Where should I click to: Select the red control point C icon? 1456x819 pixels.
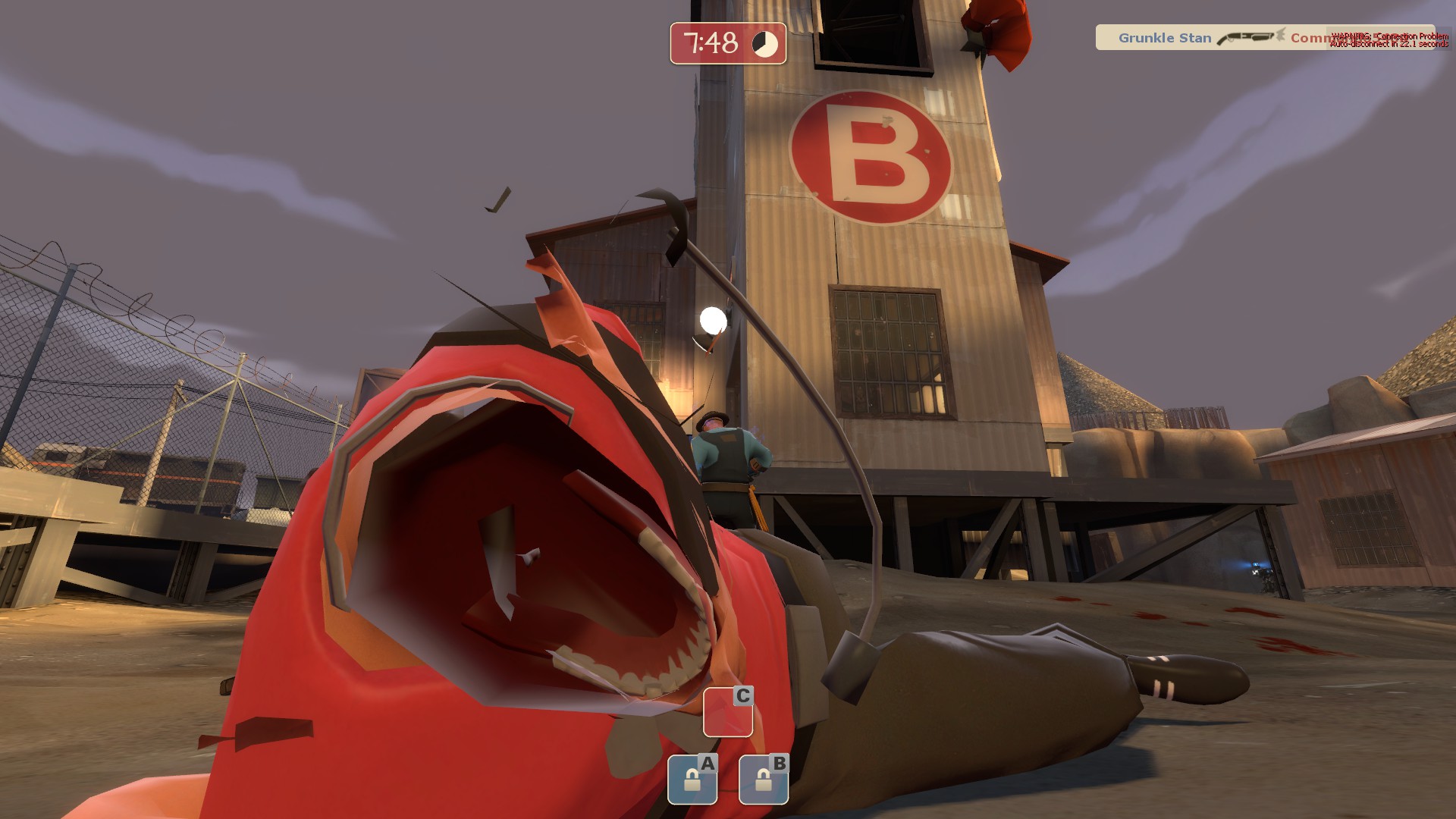tap(727, 711)
